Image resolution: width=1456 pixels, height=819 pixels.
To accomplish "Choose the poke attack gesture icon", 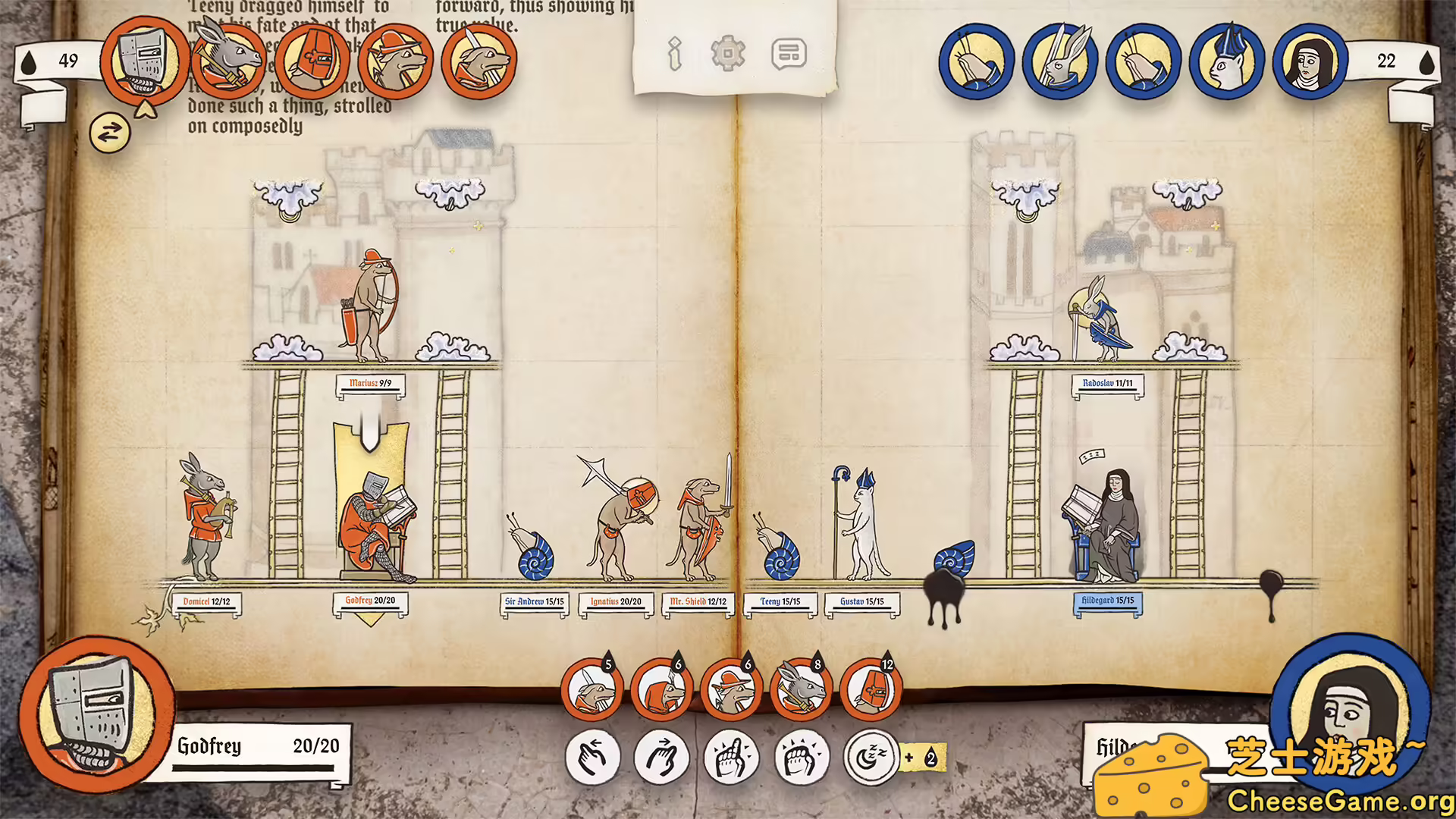I will [733, 756].
